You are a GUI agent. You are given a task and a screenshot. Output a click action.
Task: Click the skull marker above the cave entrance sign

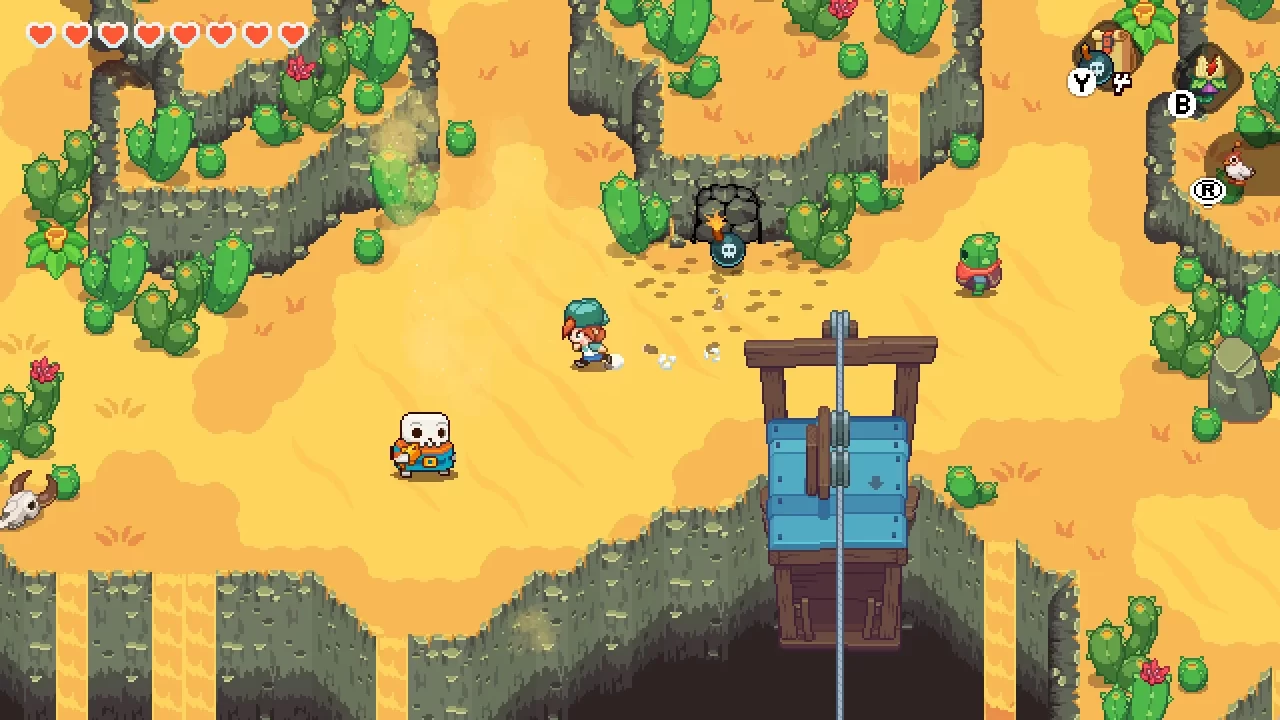[727, 252]
